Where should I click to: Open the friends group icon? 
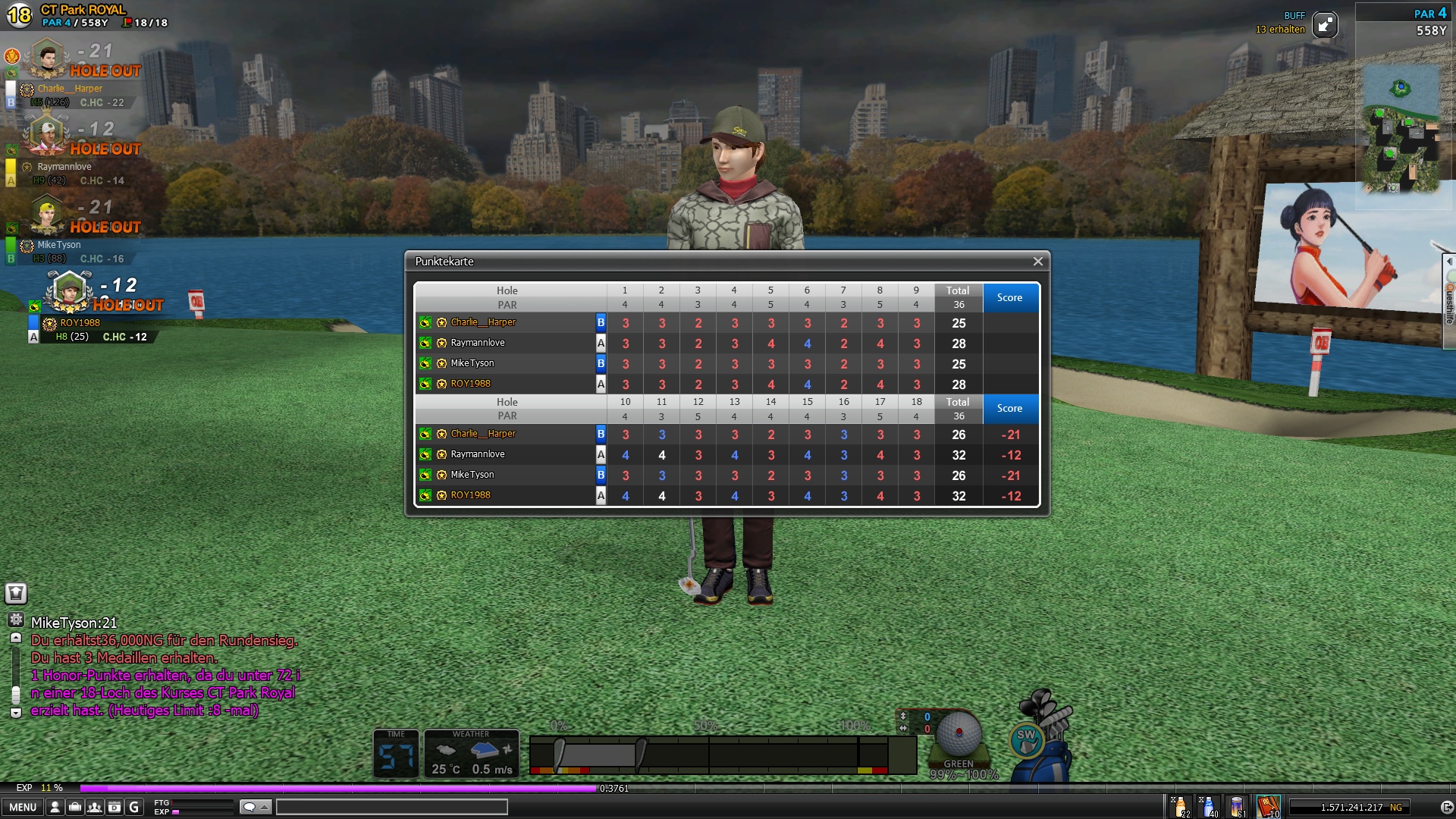click(x=95, y=807)
